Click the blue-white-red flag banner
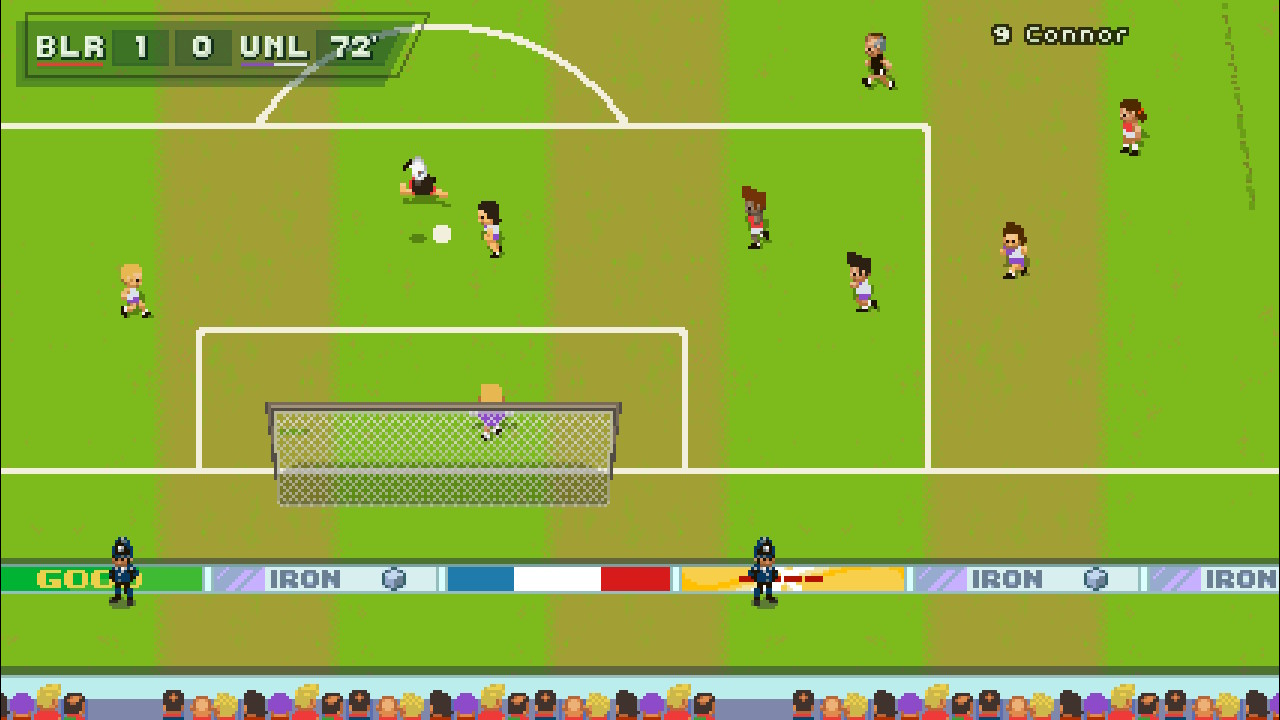Image resolution: width=1280 pixels, height=720 pixels. click(557, 578)
